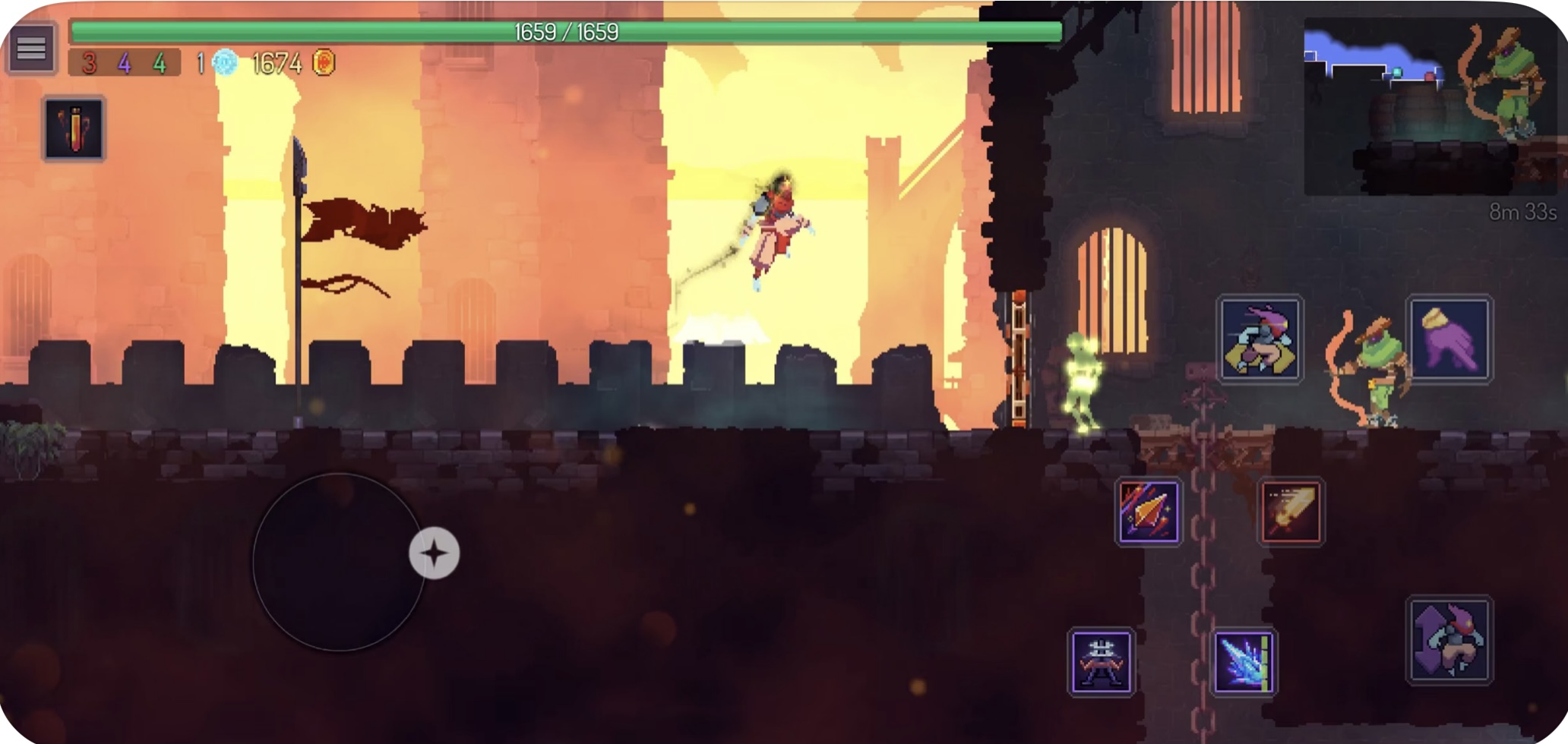Open the minimap
The width and height of the screenshot is (1568, 744).
(1428, 106)
